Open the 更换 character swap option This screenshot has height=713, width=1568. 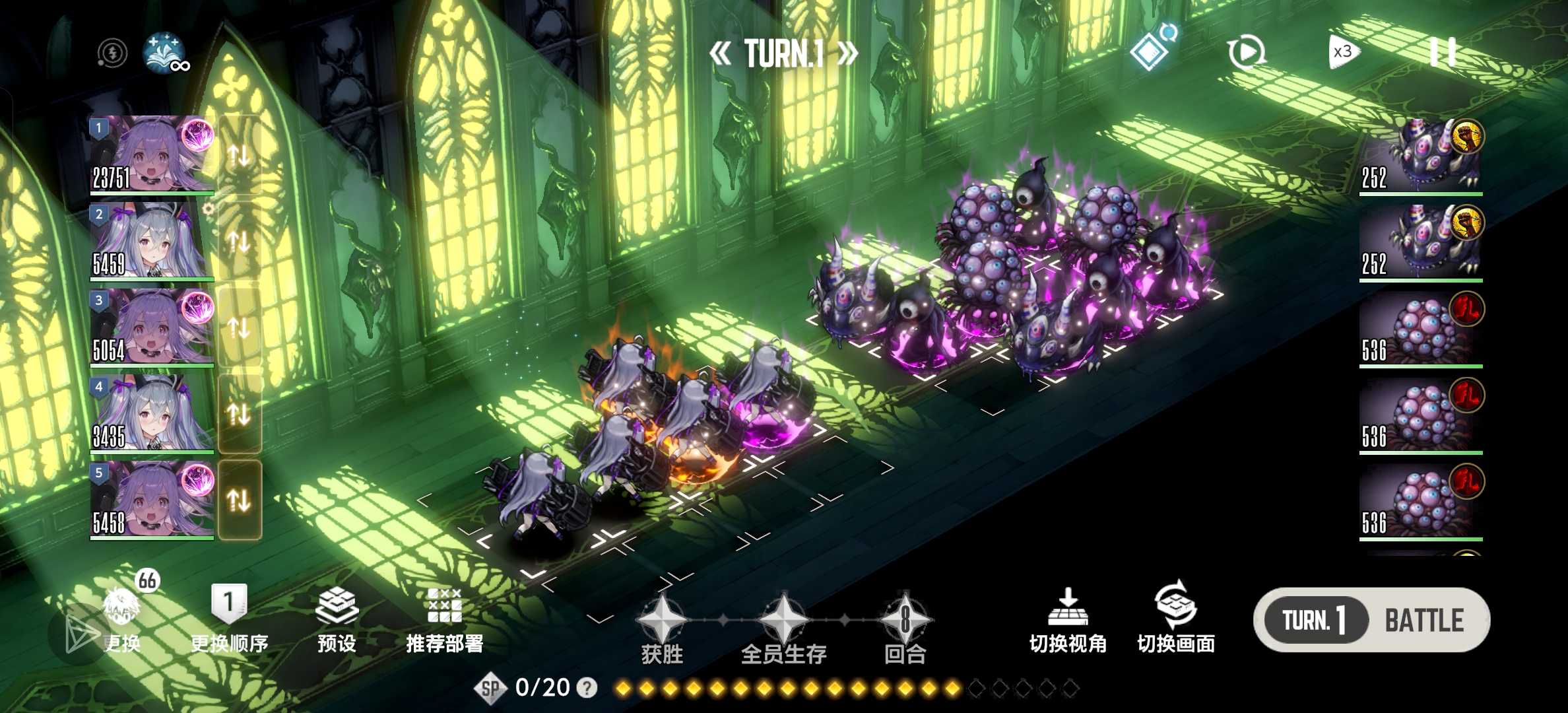(123, 619)
